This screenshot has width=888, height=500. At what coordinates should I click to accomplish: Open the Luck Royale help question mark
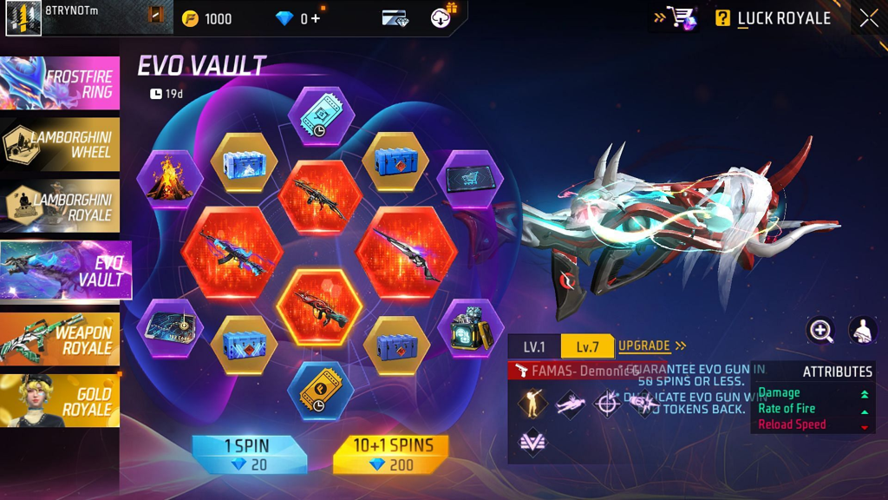coord(723,18)
